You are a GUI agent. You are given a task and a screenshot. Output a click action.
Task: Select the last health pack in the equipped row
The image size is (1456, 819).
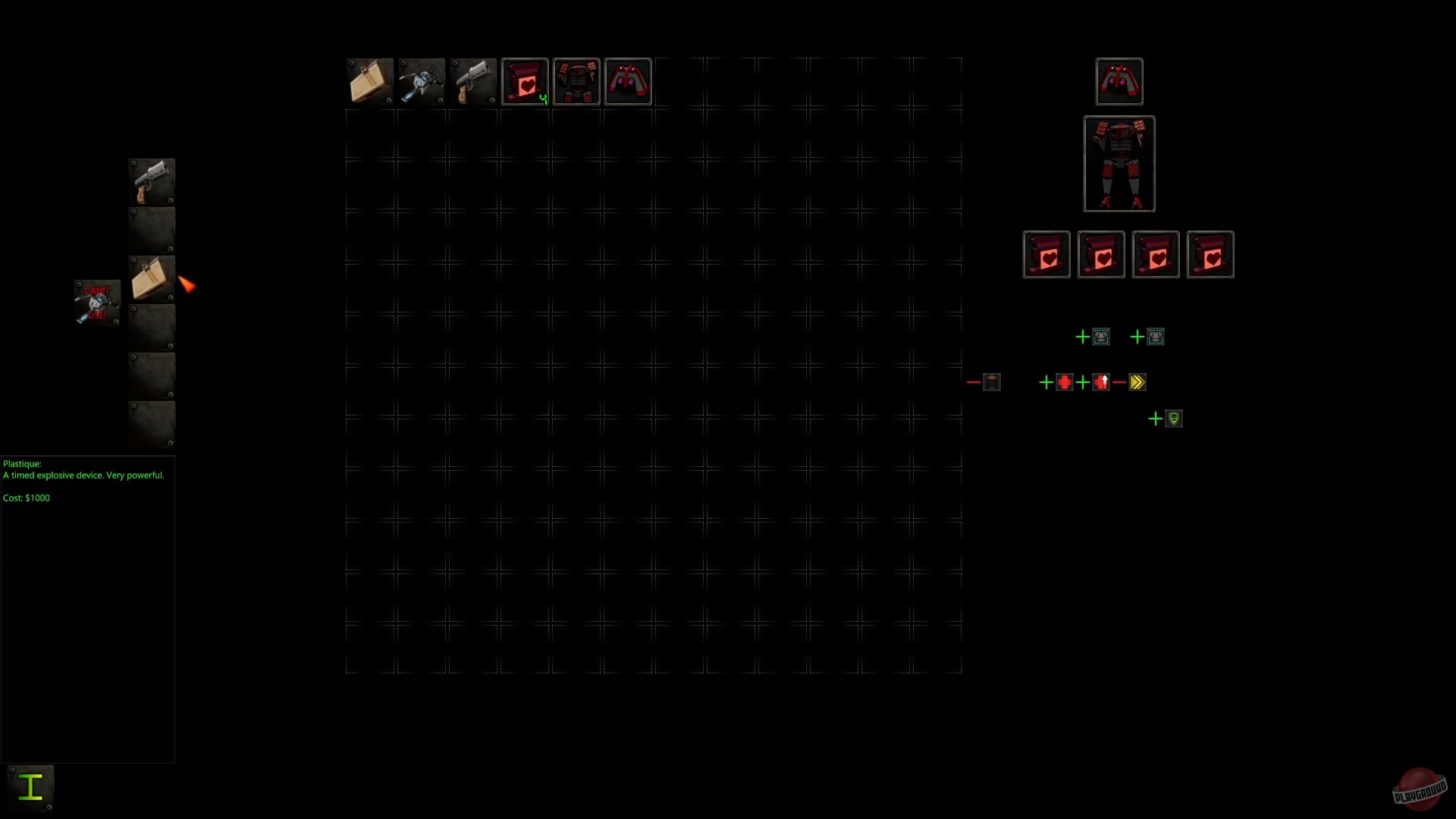pos(1210,255)
